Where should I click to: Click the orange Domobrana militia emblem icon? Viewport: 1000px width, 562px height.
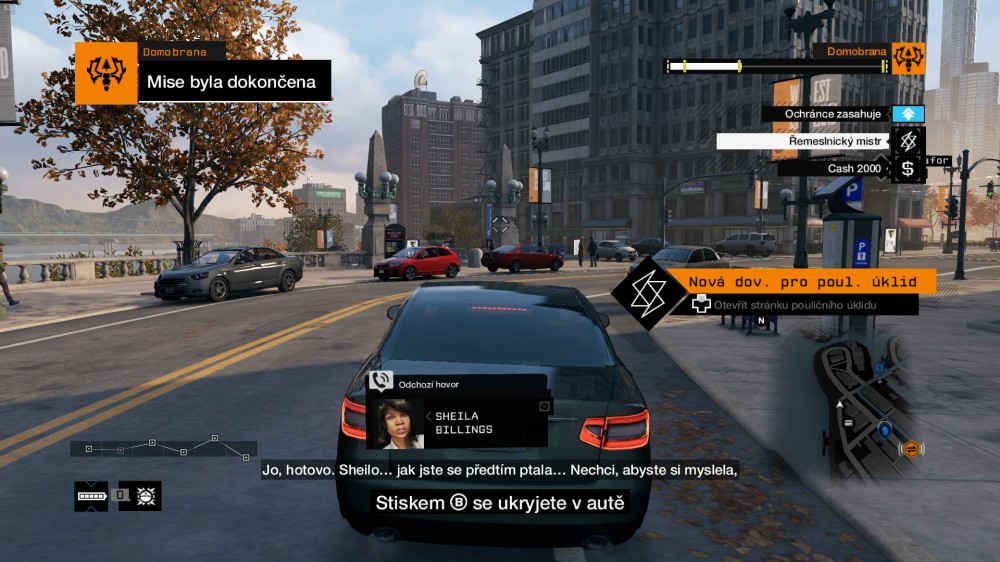point(908,58)
